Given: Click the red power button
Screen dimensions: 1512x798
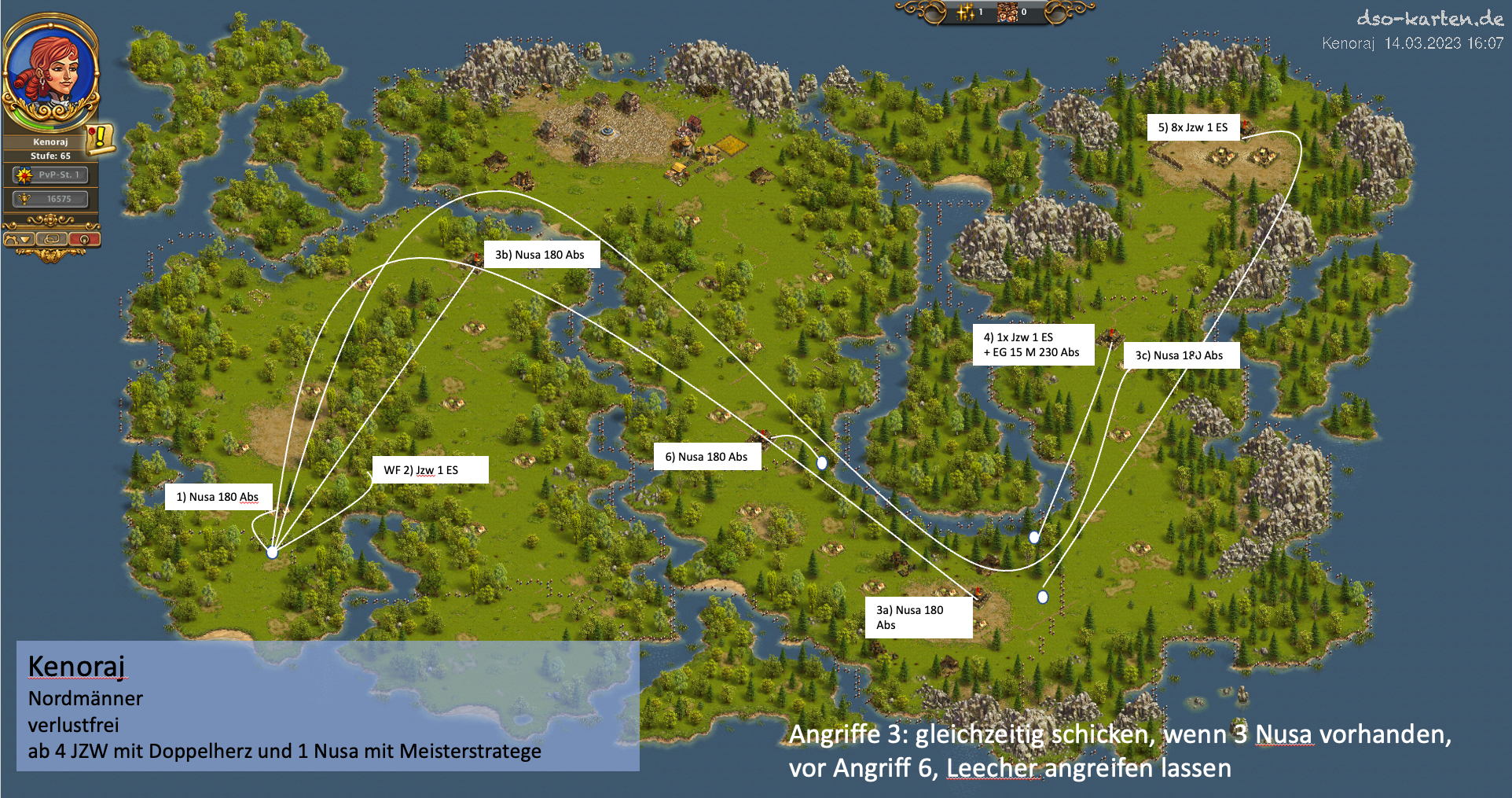Looking at the screenshot, I should pyautogui.click(x=84, y=239).
